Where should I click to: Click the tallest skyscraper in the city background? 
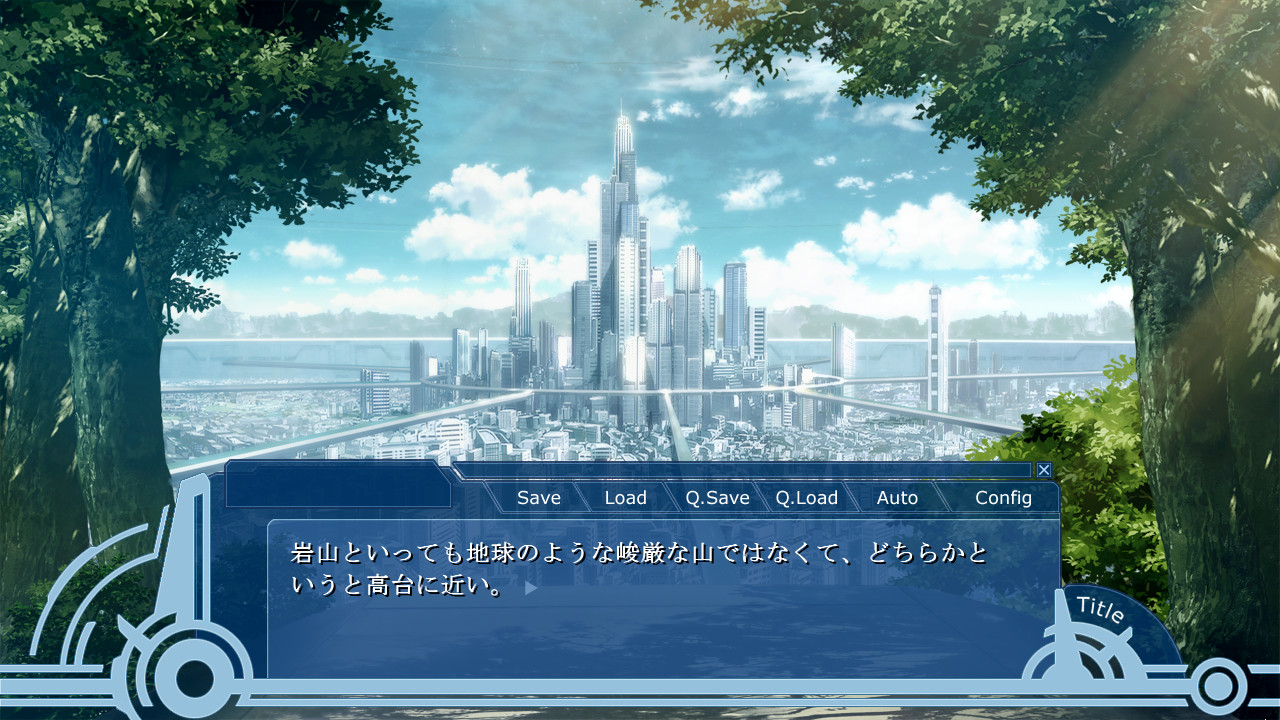[622, 200]
